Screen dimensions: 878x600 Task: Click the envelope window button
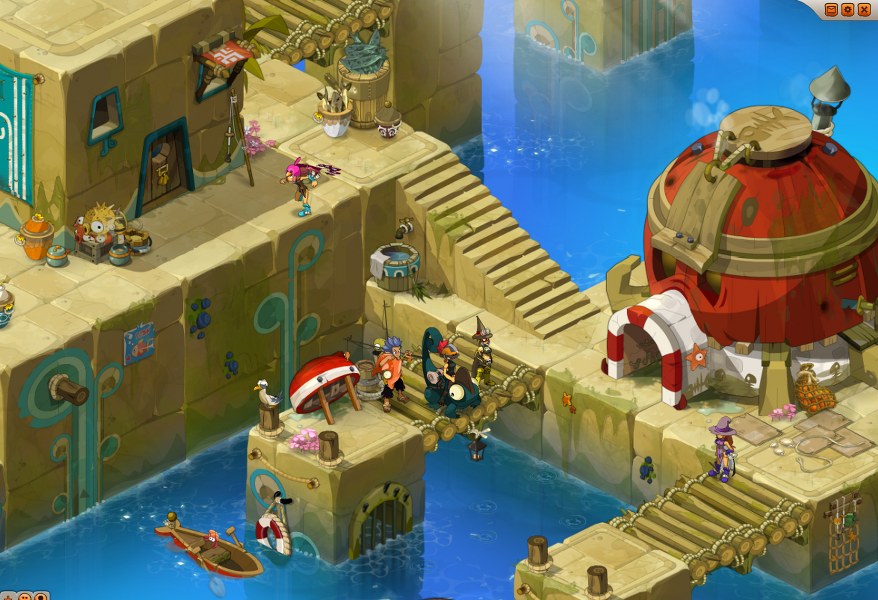[x=831, y=9]
